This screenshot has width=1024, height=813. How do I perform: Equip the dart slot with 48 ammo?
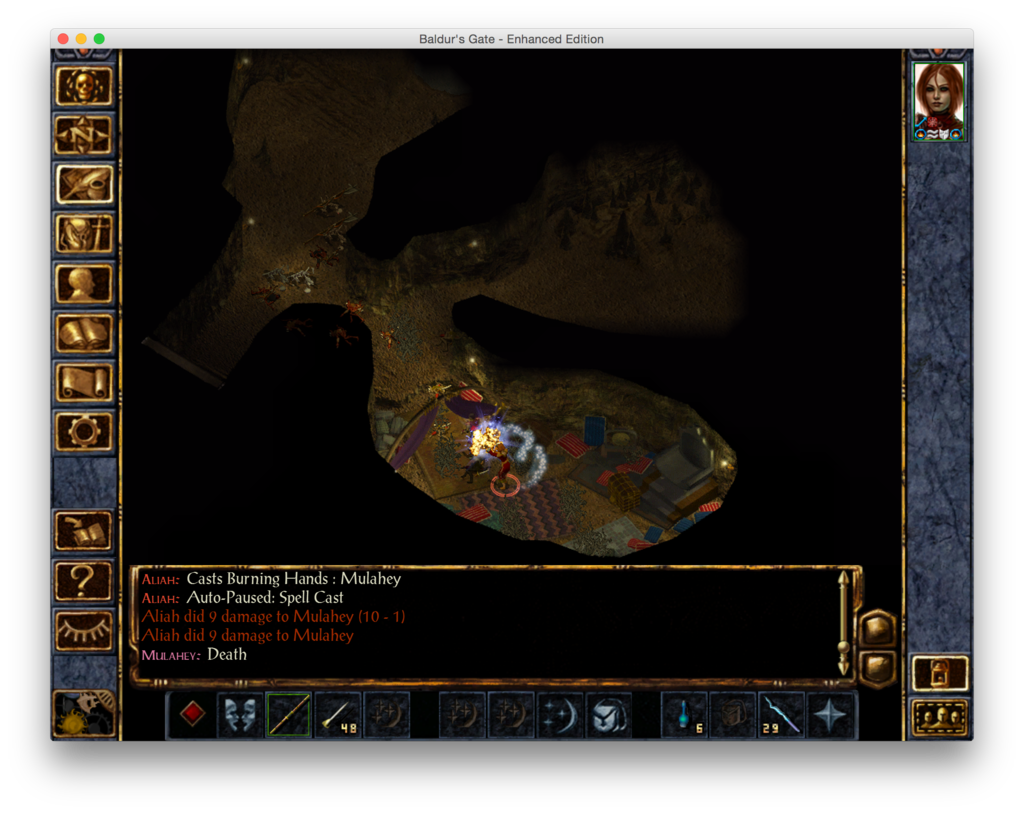(x=337, y=715)
